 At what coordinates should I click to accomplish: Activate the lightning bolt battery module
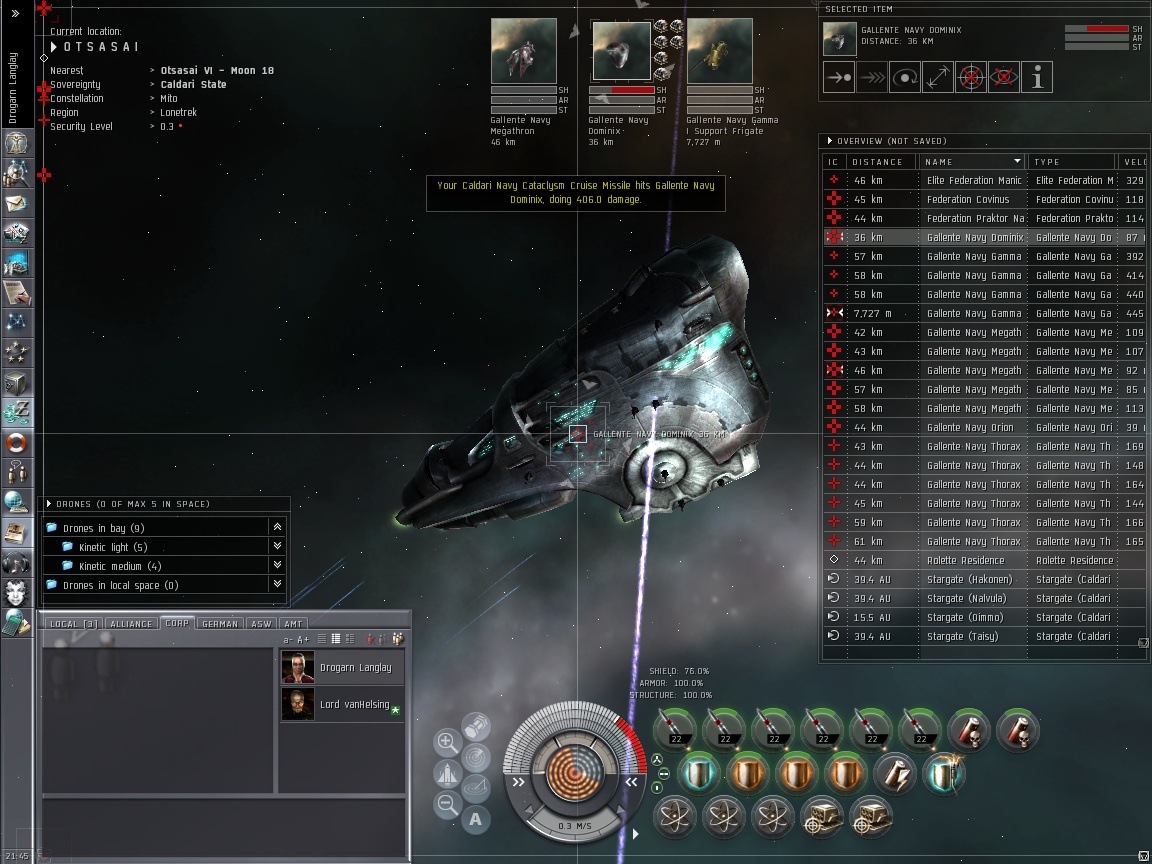coord(894,774)
